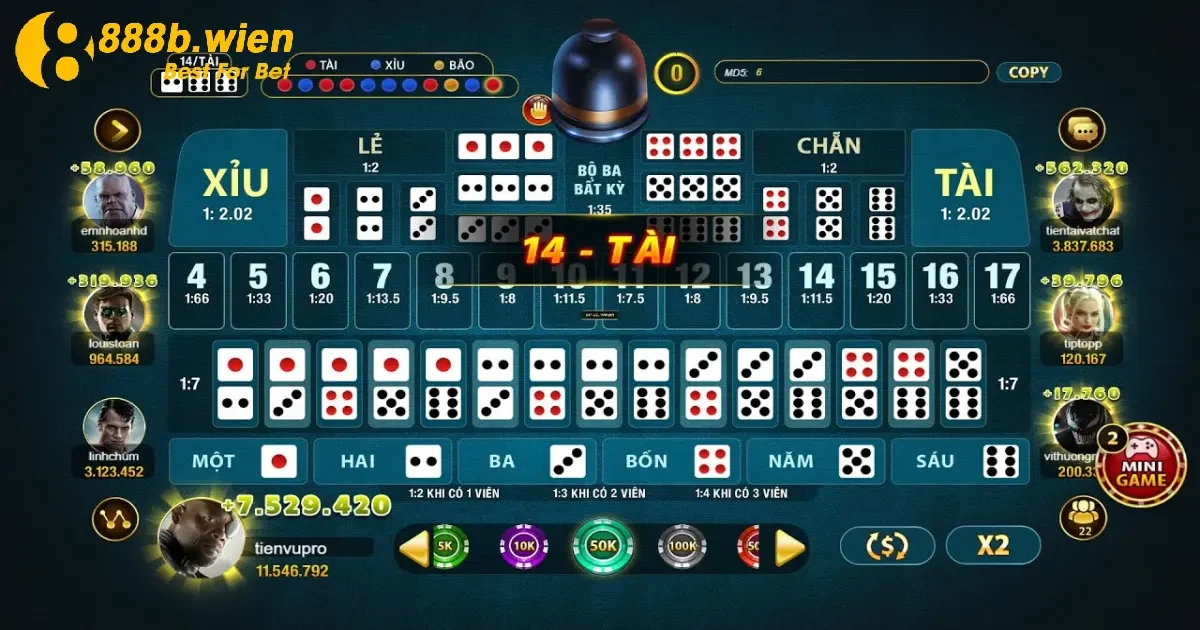Pick the 50K chip

(x=603, y=546)
